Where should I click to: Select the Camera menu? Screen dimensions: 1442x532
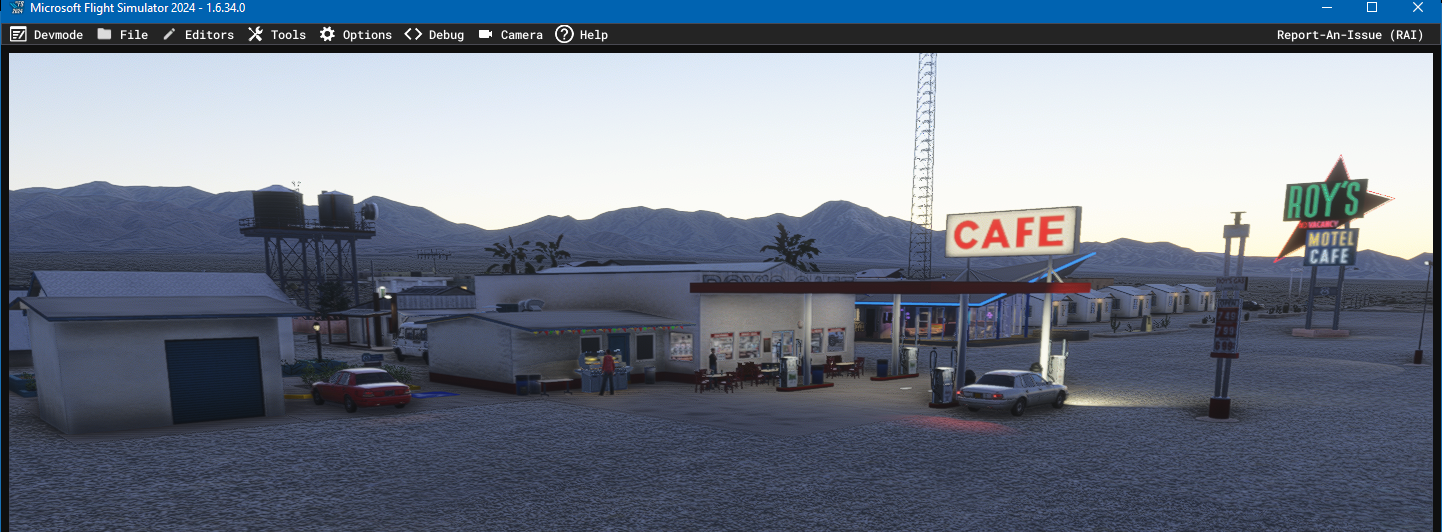tap(511, 35)
